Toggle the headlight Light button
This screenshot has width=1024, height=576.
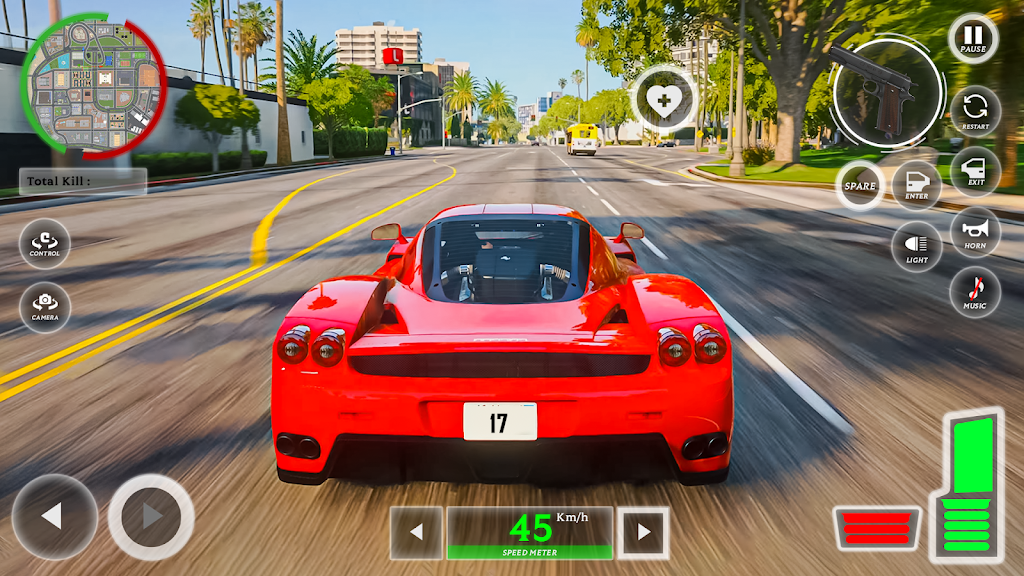[x=916, y=246]
